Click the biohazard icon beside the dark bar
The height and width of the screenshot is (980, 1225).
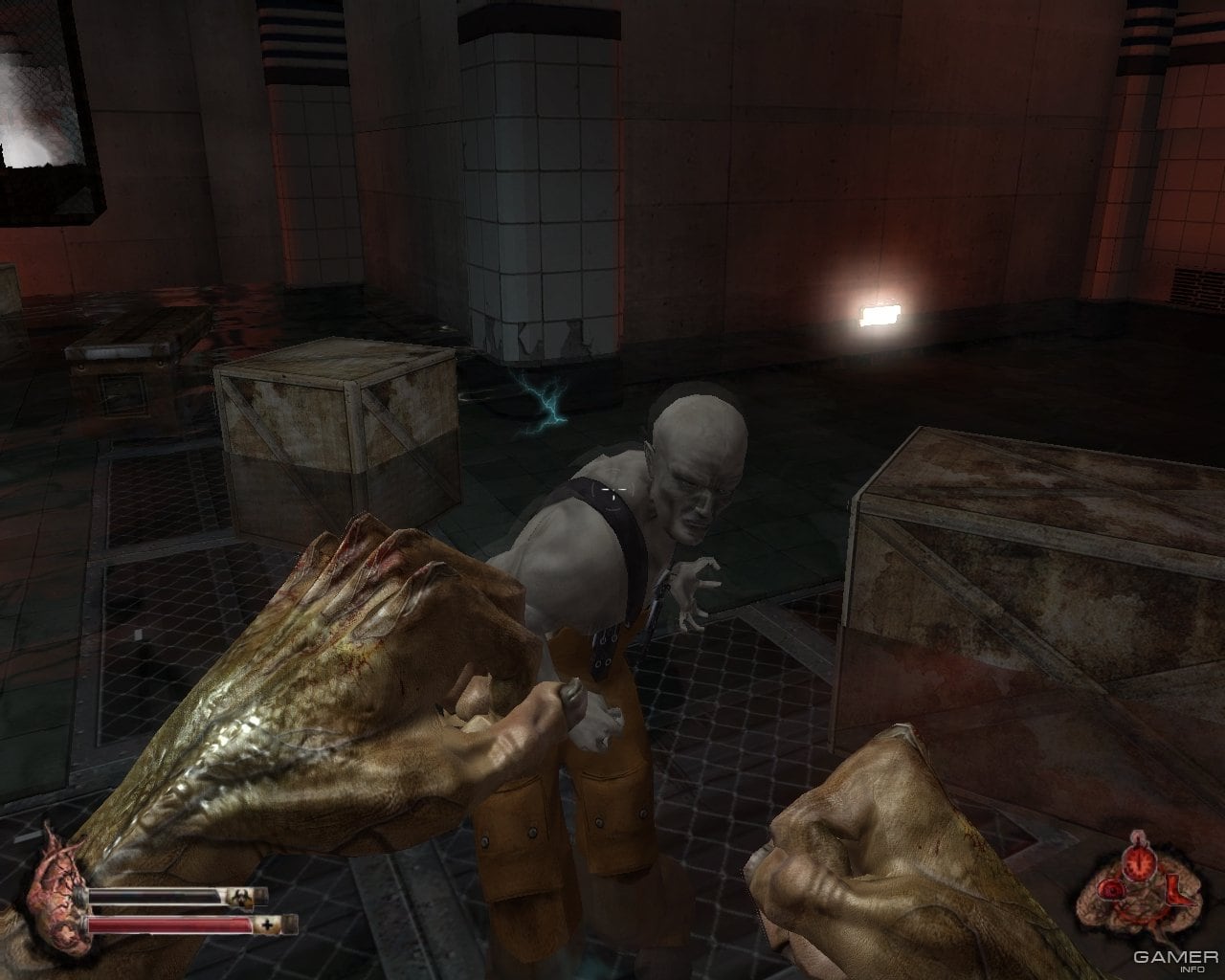[x=240, y=897]
